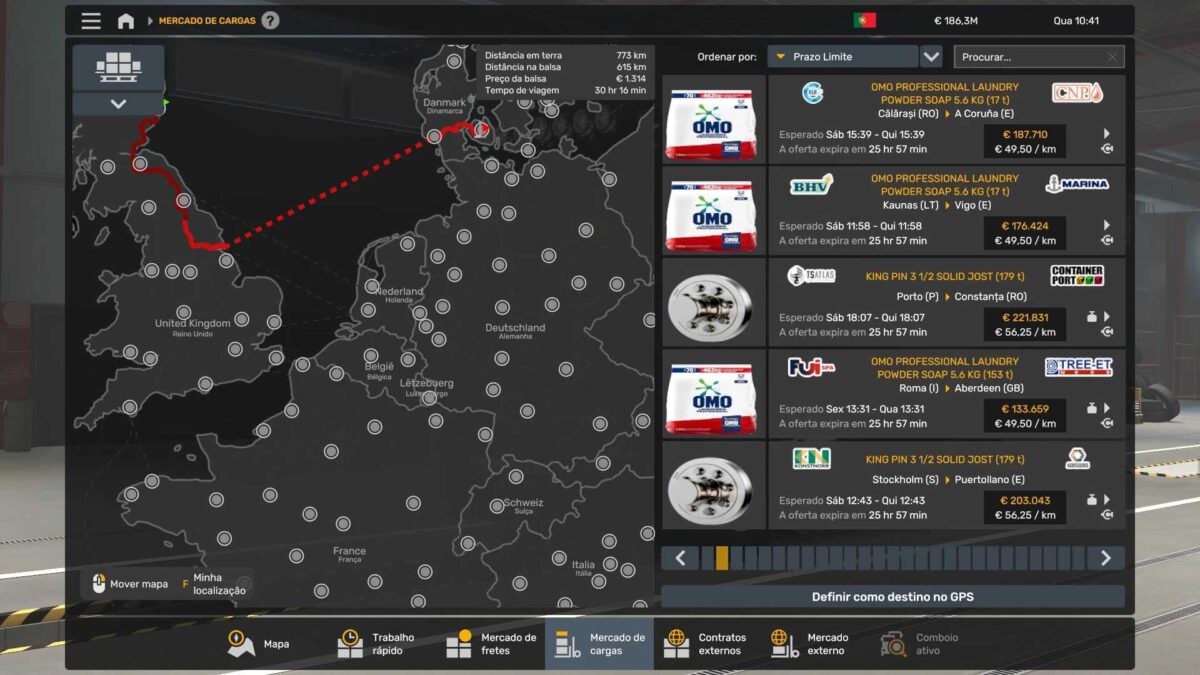Choose the Porto to Constanța King Pin job
1200x675 pixels.
tap(945, 302)
